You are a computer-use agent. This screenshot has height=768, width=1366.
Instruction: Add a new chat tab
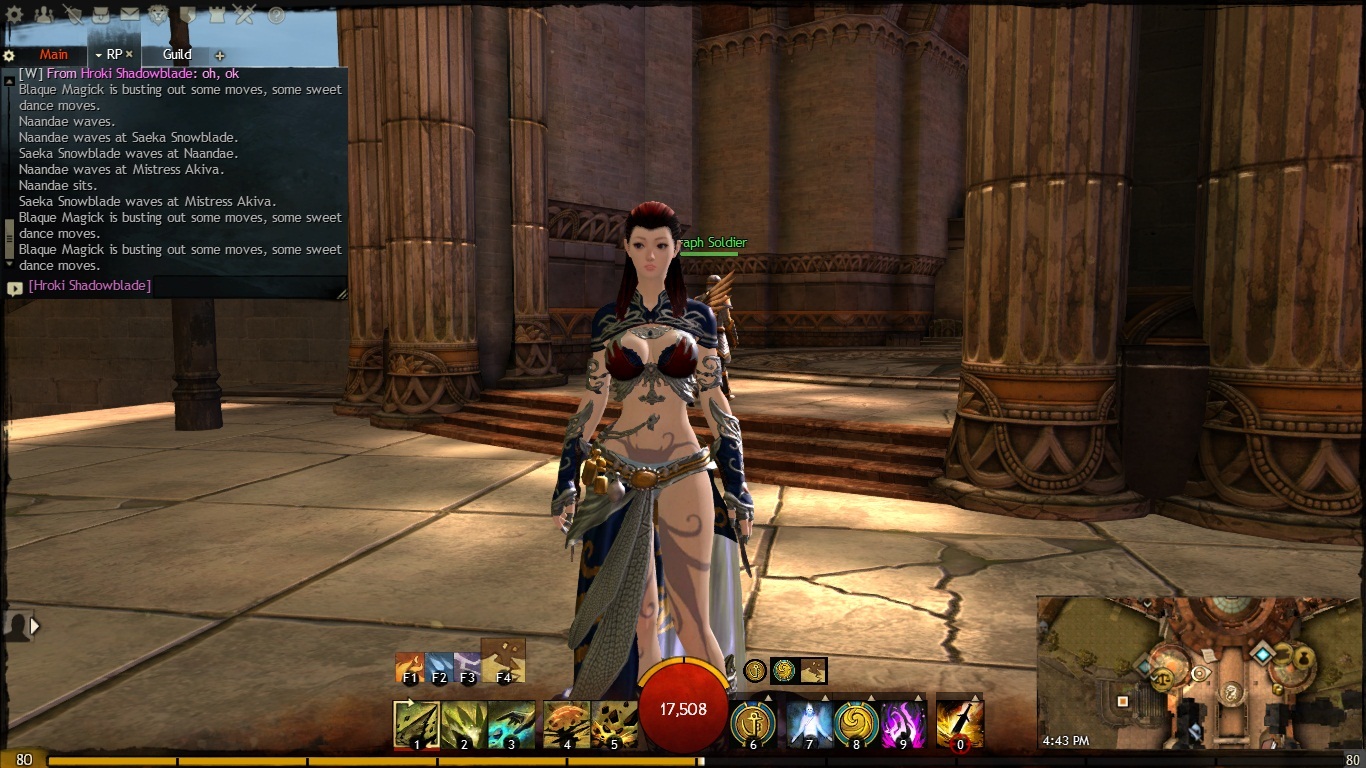pos(220,56)
